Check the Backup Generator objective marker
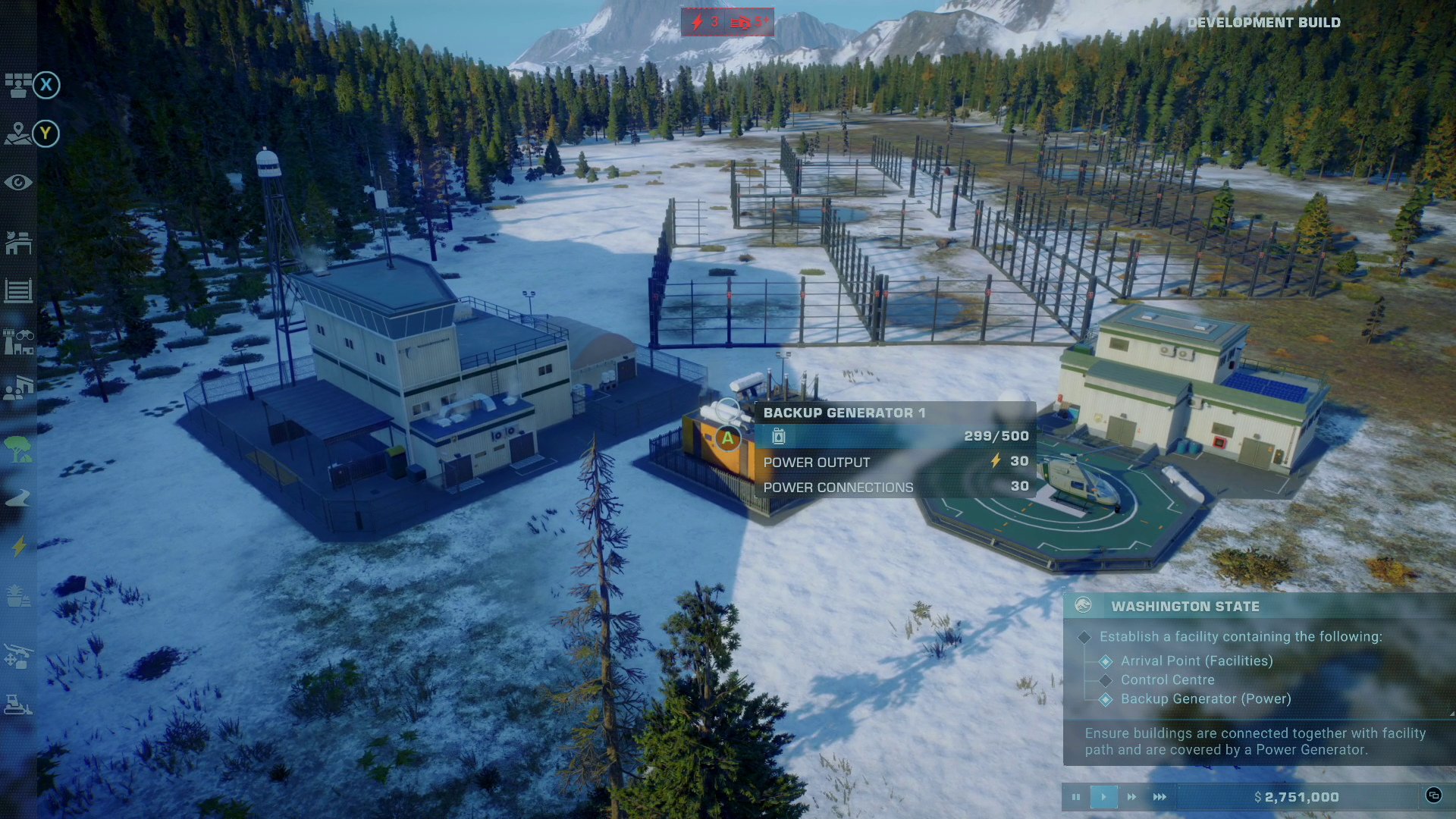The image size is (1456, 819). pos(1104,699)
